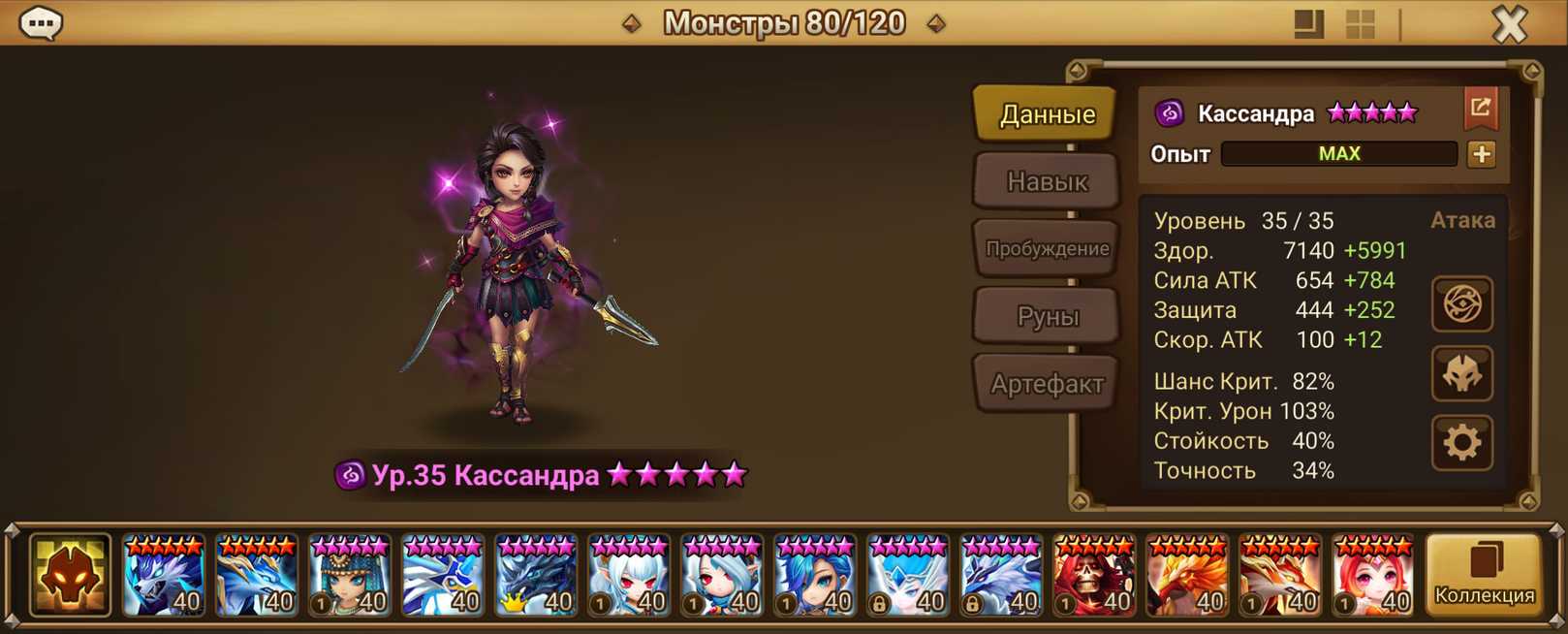The width and height of the screenshot is (1568, 634).
Task: Switch to the Данные tab
Action: (1046, 114)
